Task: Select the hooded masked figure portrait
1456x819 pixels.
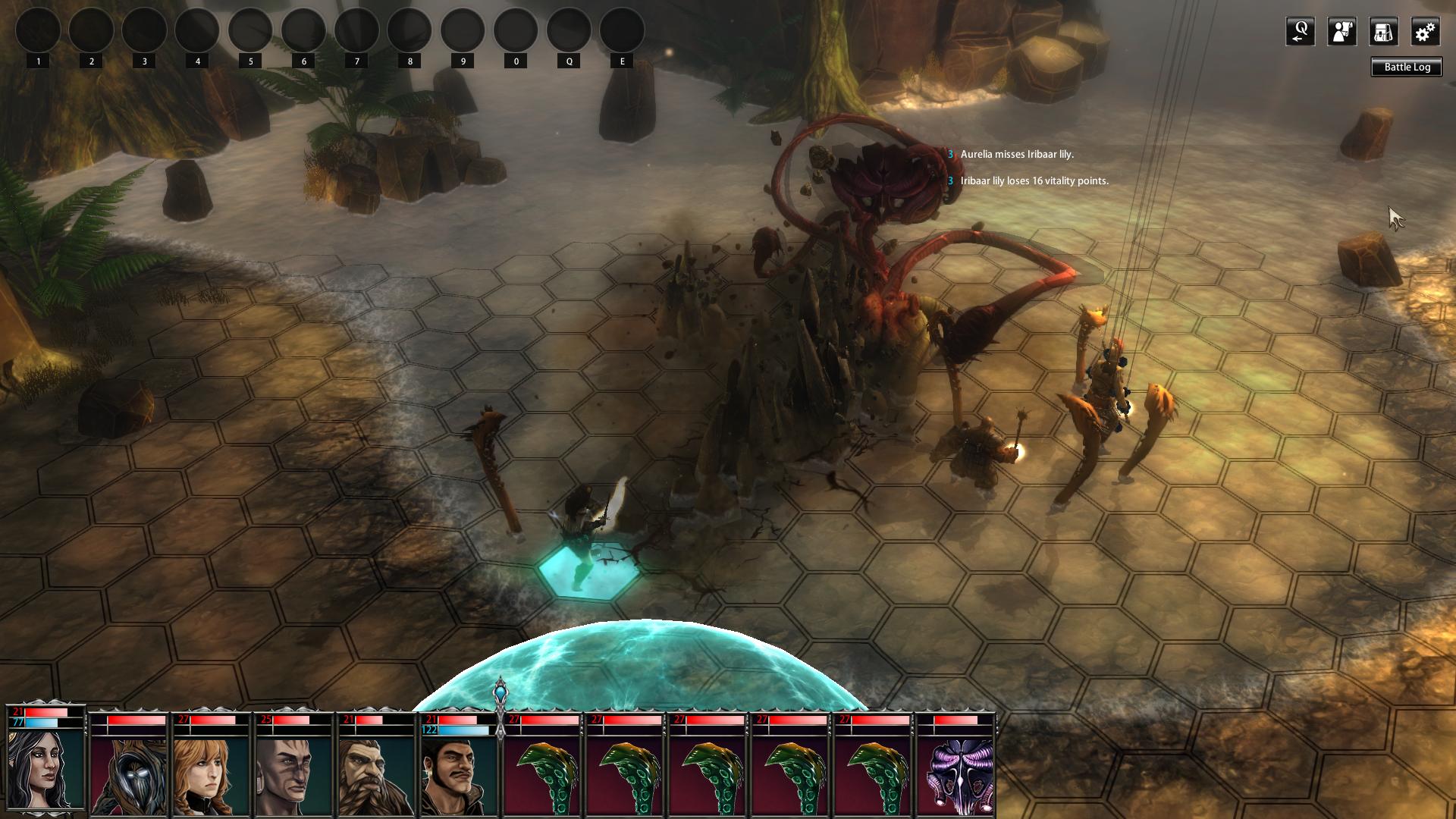Action: (x=130, y=775)
